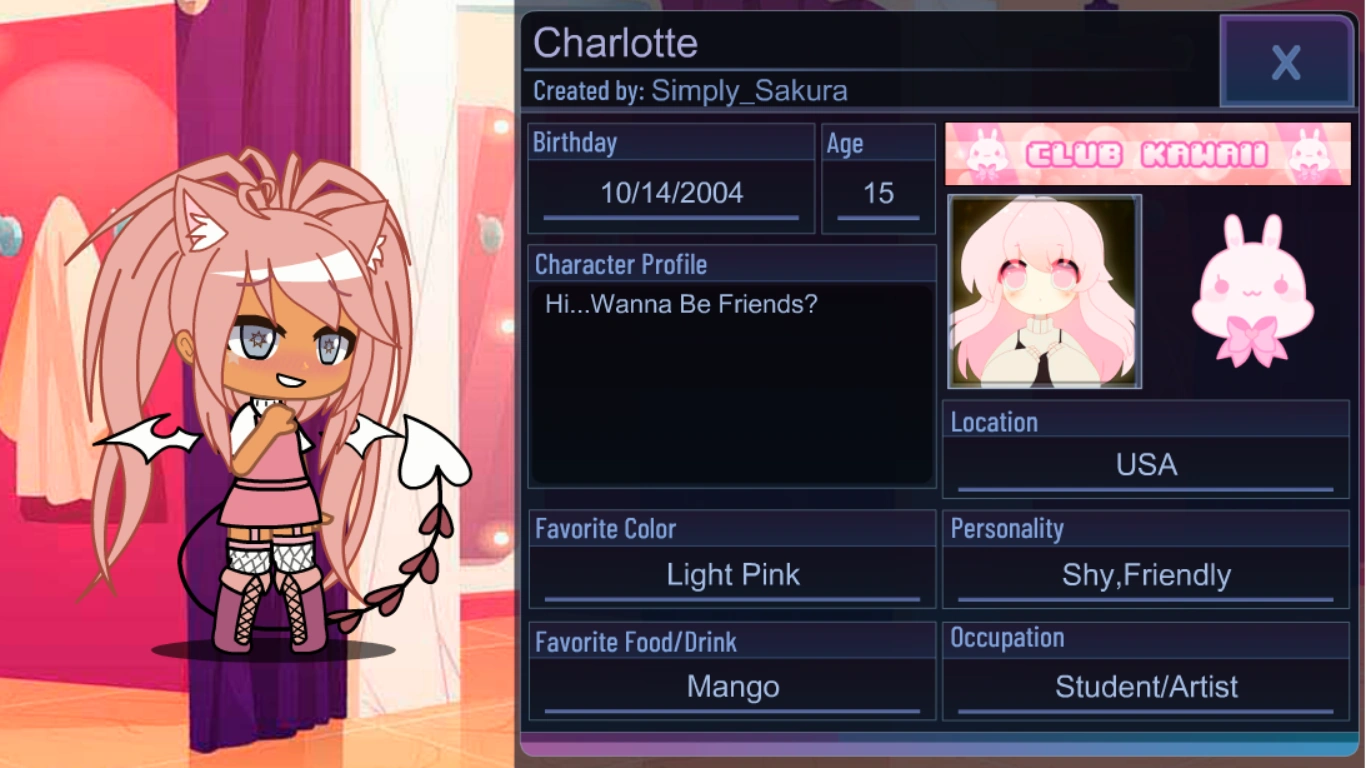Edit the Occupation field showing Student/Artist

(x=1144, y=687)
